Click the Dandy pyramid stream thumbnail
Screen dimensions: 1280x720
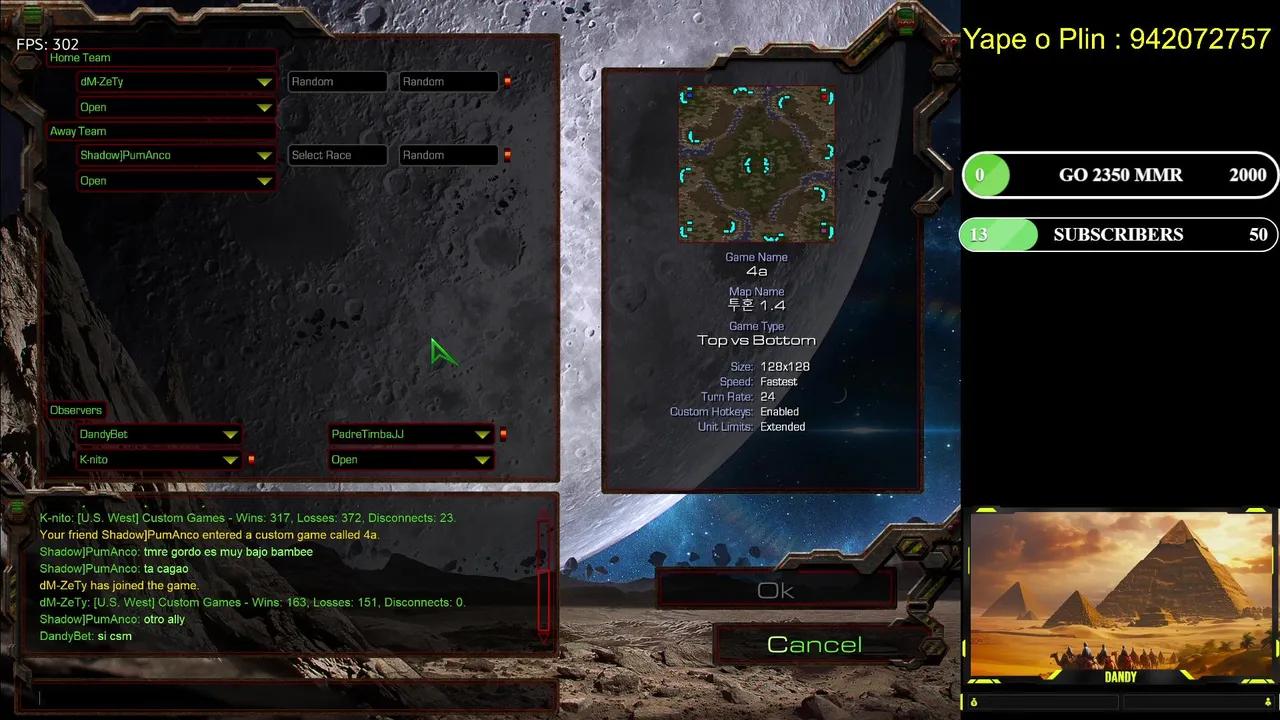(1120, 595)
